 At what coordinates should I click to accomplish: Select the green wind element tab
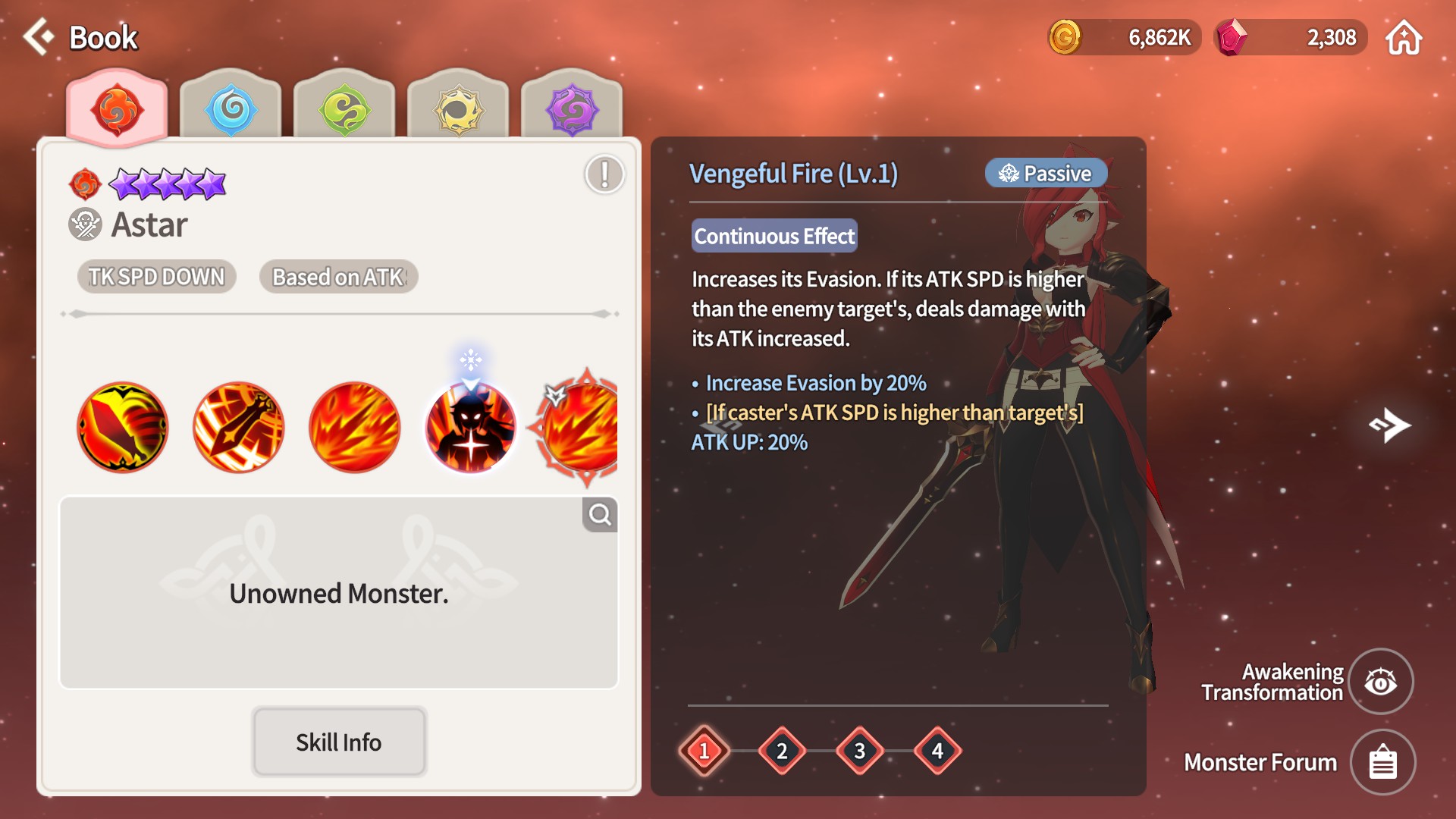tap(344, 109)
